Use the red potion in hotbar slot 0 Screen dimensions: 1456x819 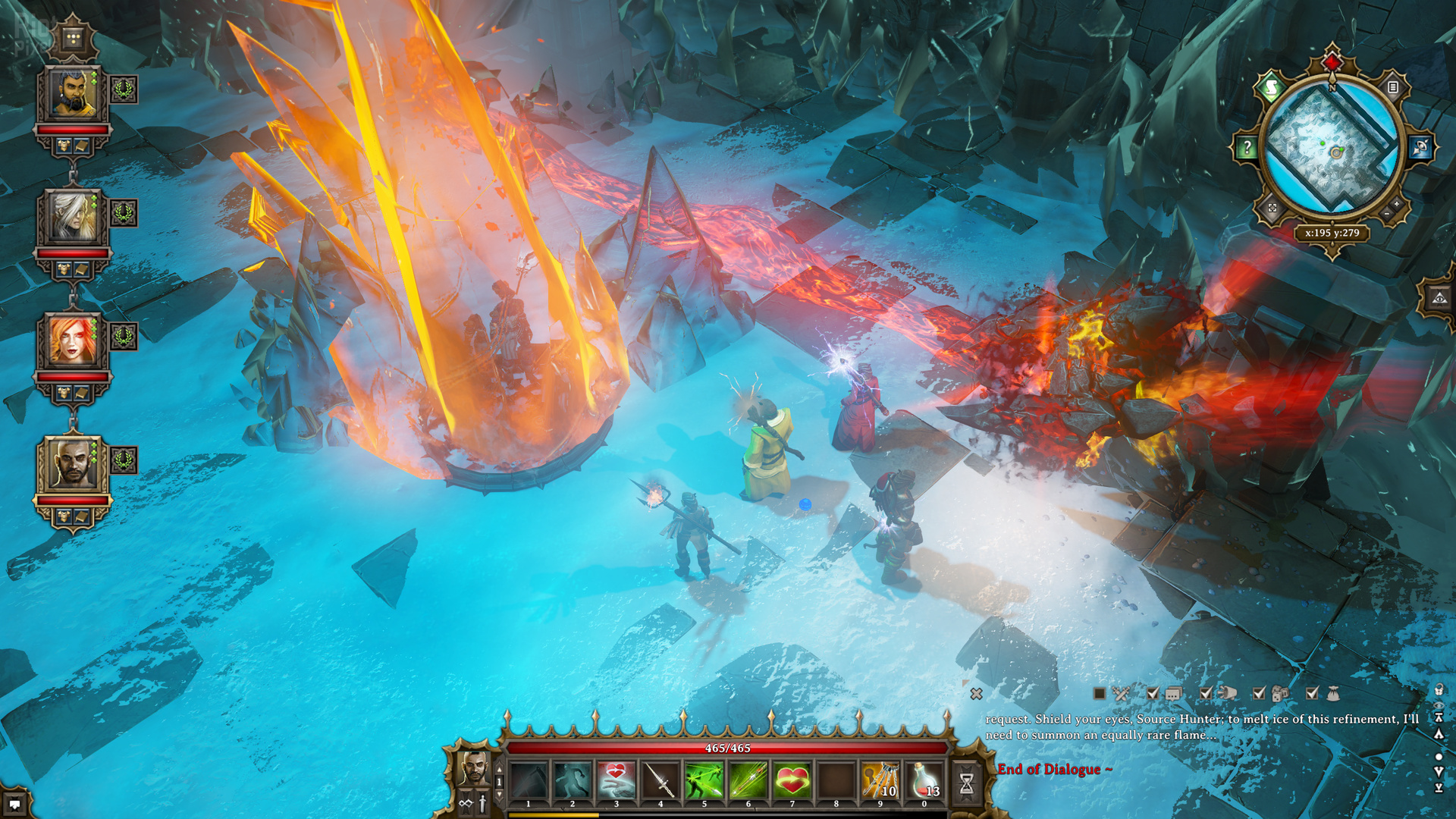point(924,780)
